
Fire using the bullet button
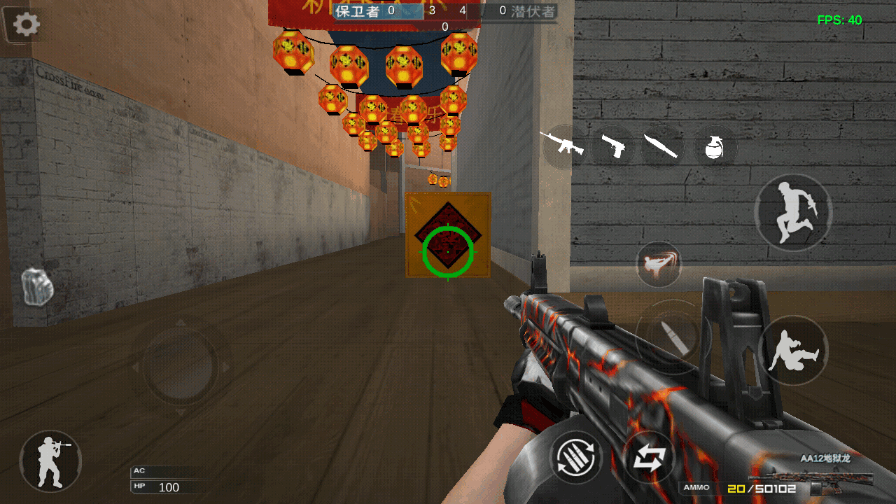coord(671,337)
